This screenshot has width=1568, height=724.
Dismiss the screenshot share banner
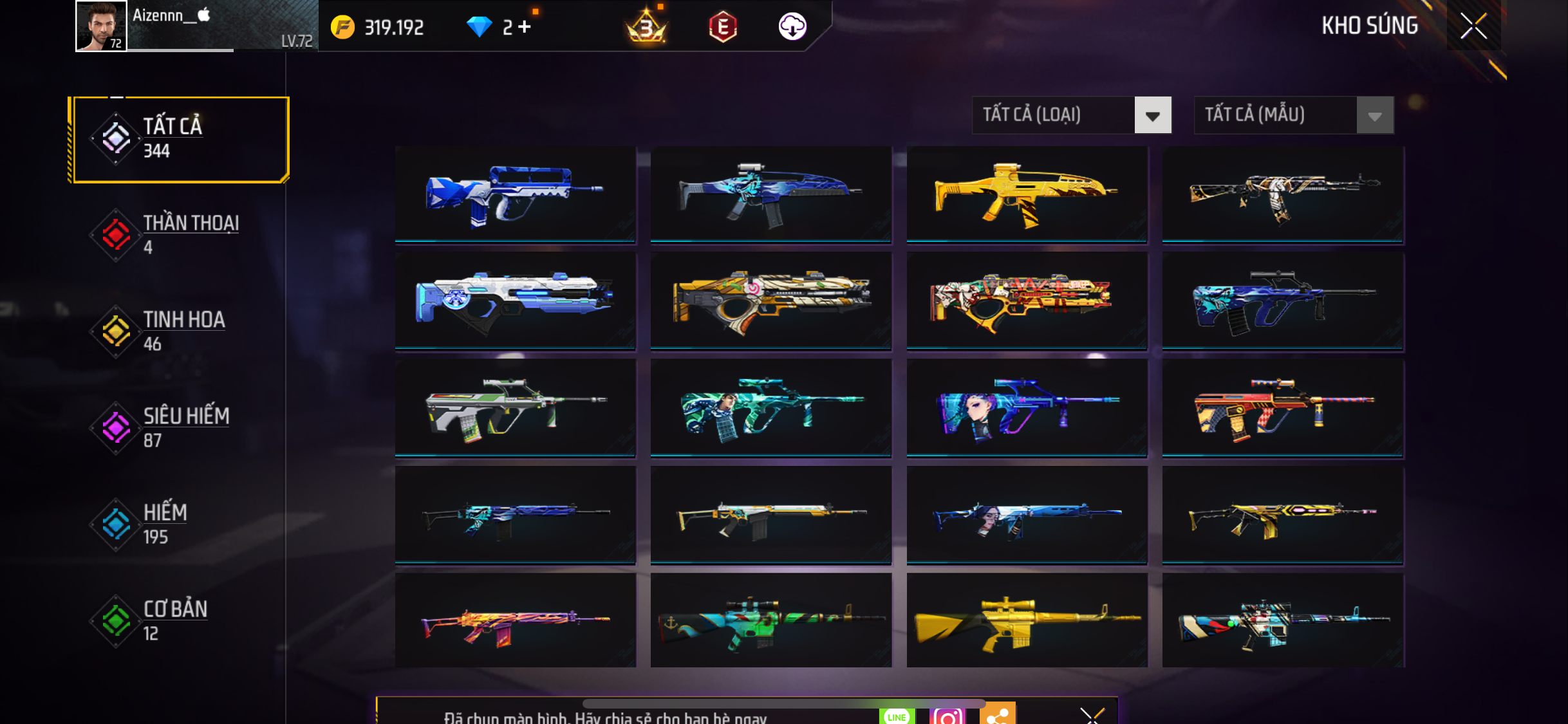(x=1092, y=714)
